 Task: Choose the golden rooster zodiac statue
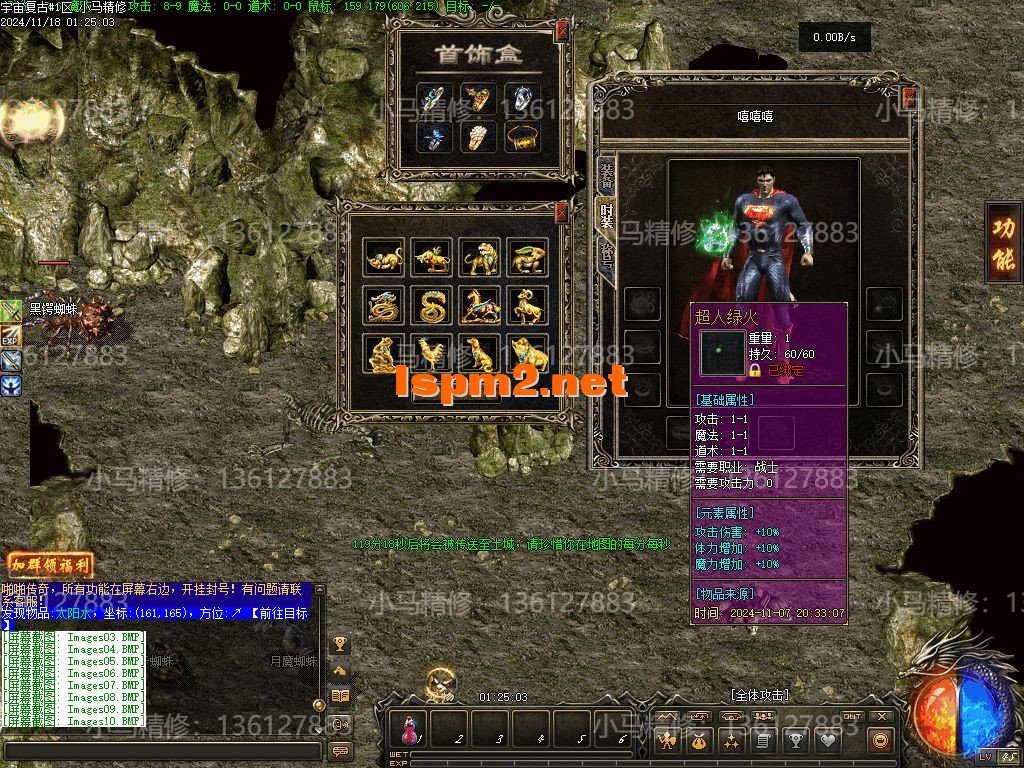431,353
